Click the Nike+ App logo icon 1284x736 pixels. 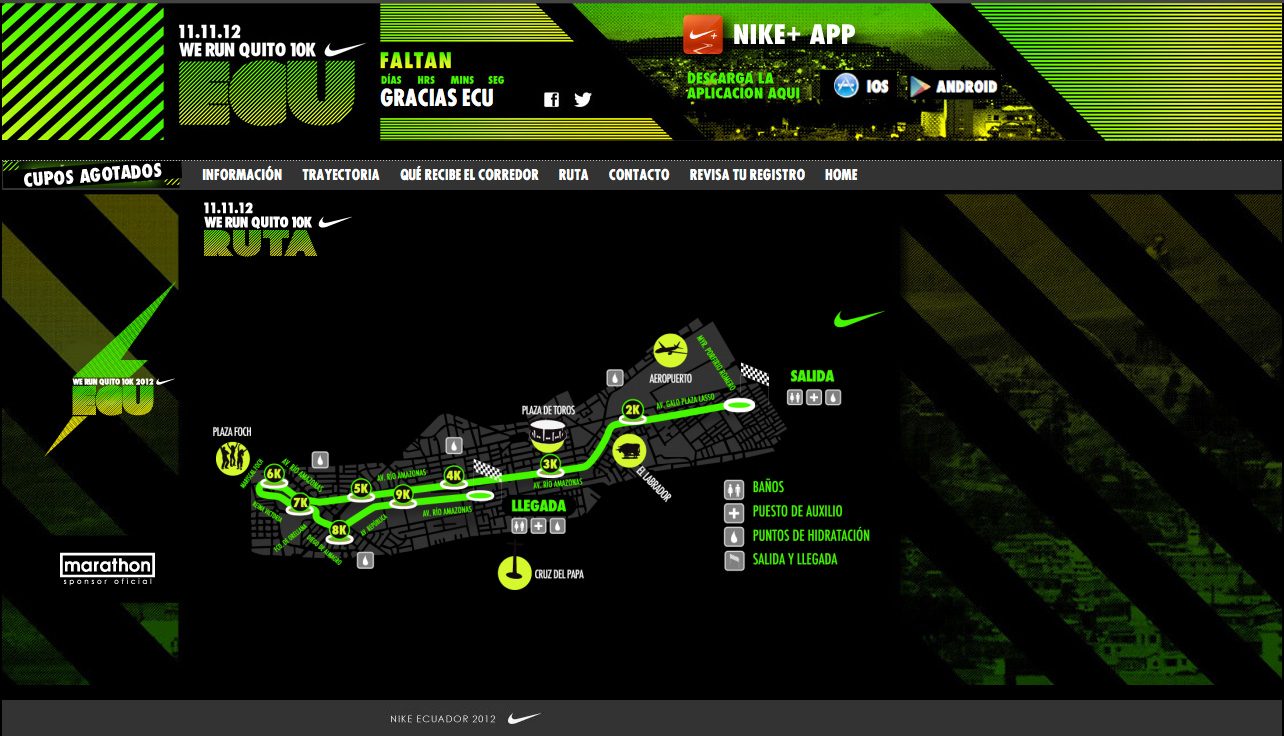pyautogui.click(x=703, y=35)
